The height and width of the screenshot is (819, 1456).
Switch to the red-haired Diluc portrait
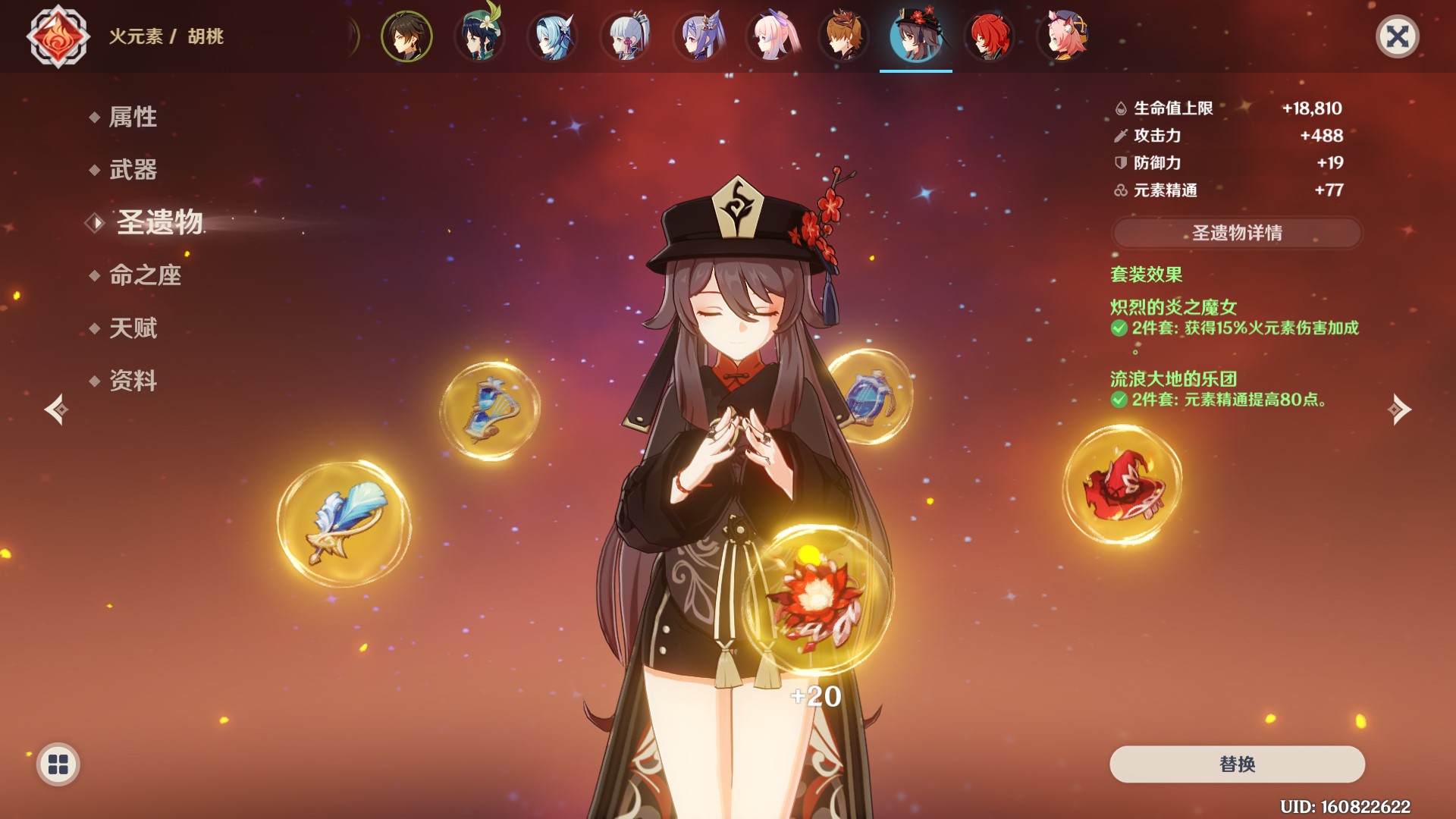coord(989,36)
